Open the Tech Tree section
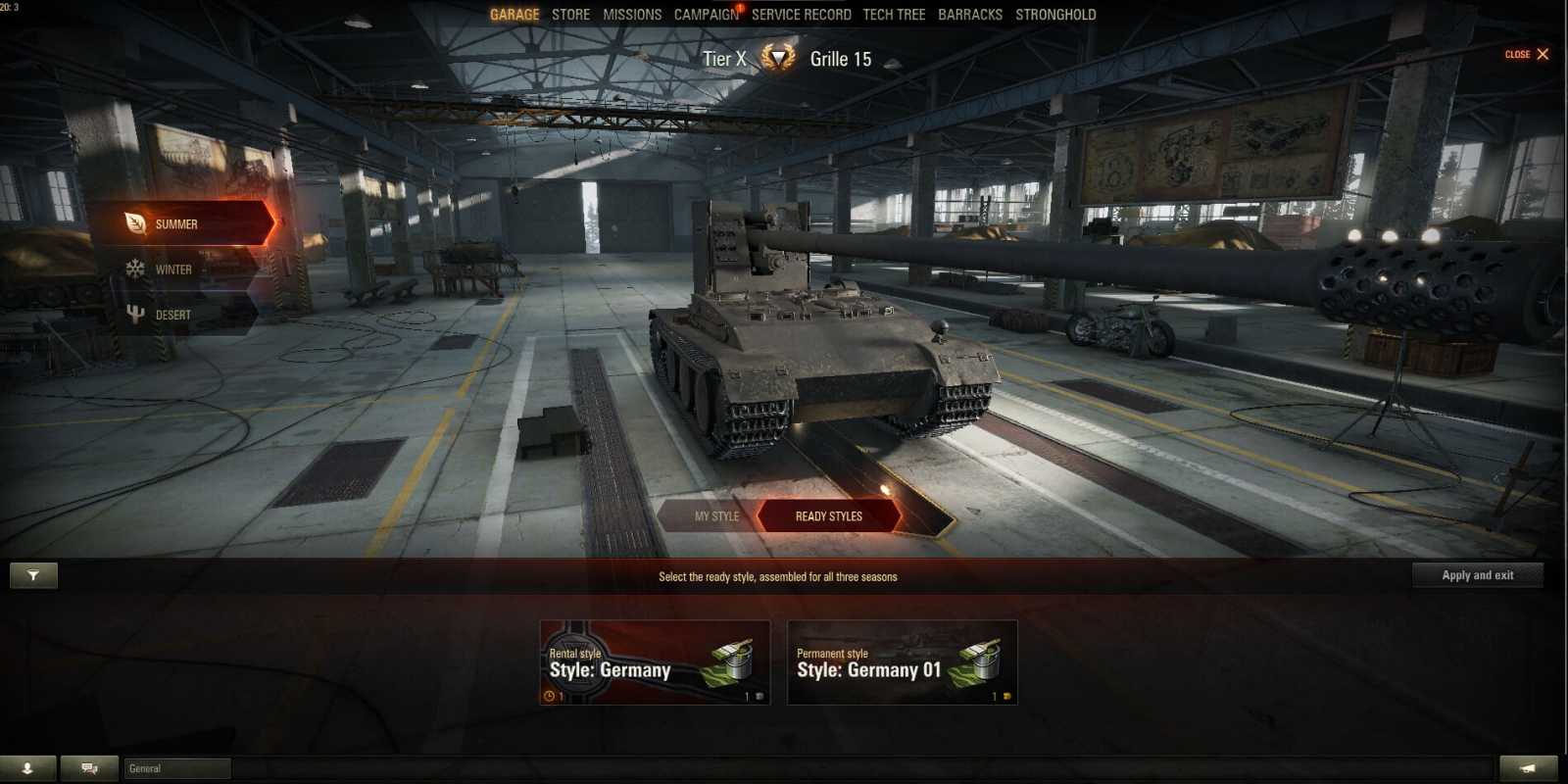This screenshot has height=784, width=1568. pyautogui.click(x=893, y=14)
